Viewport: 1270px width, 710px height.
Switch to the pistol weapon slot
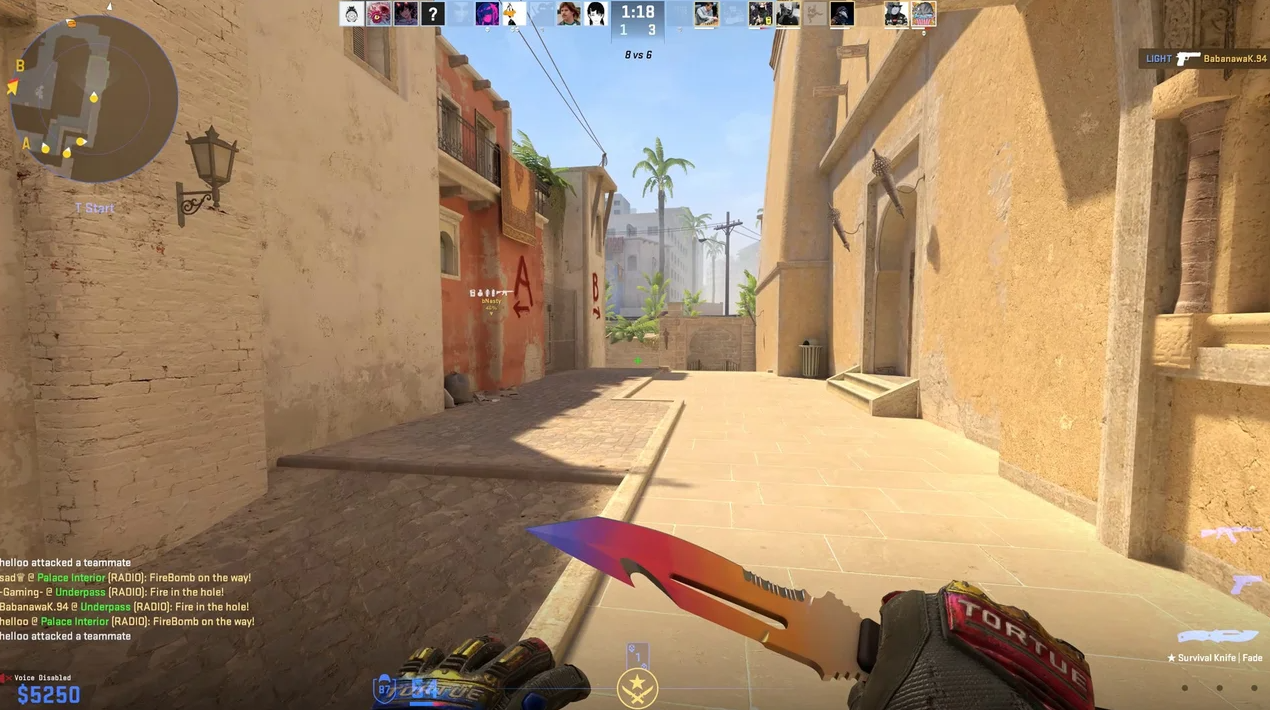click(1245, 583)
